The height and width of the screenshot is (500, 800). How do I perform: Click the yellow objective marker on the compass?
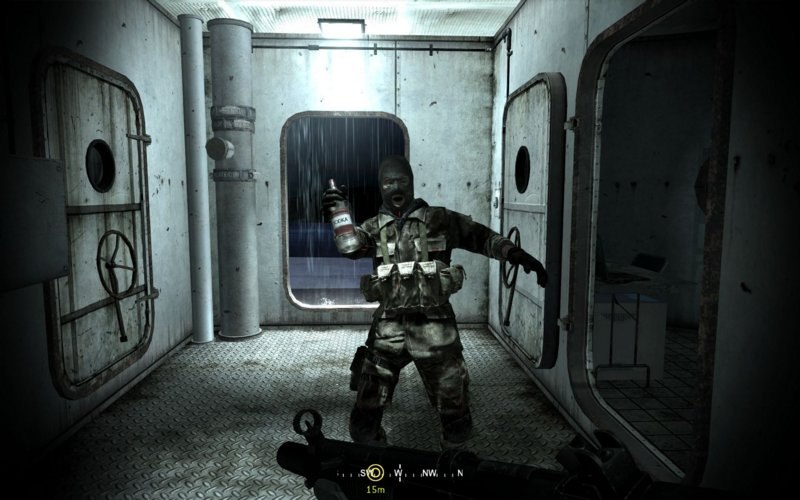click(x=375, y=472)
